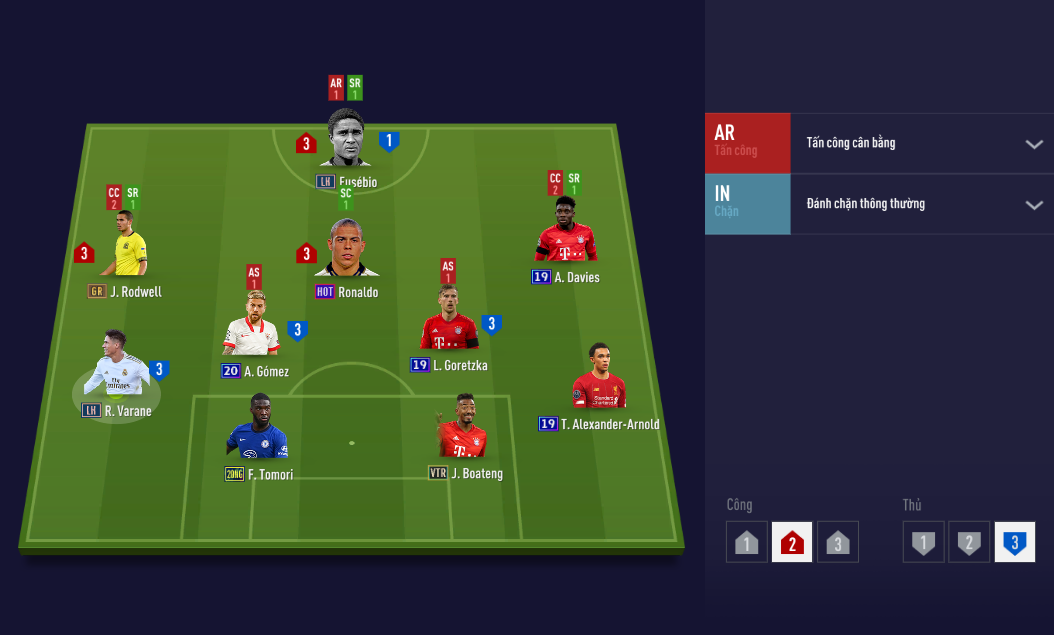The height and width of the screenshot is (635, 1054).
Task: Open the AR Tấn công attack style dropdown
Action: point(1033,144)
